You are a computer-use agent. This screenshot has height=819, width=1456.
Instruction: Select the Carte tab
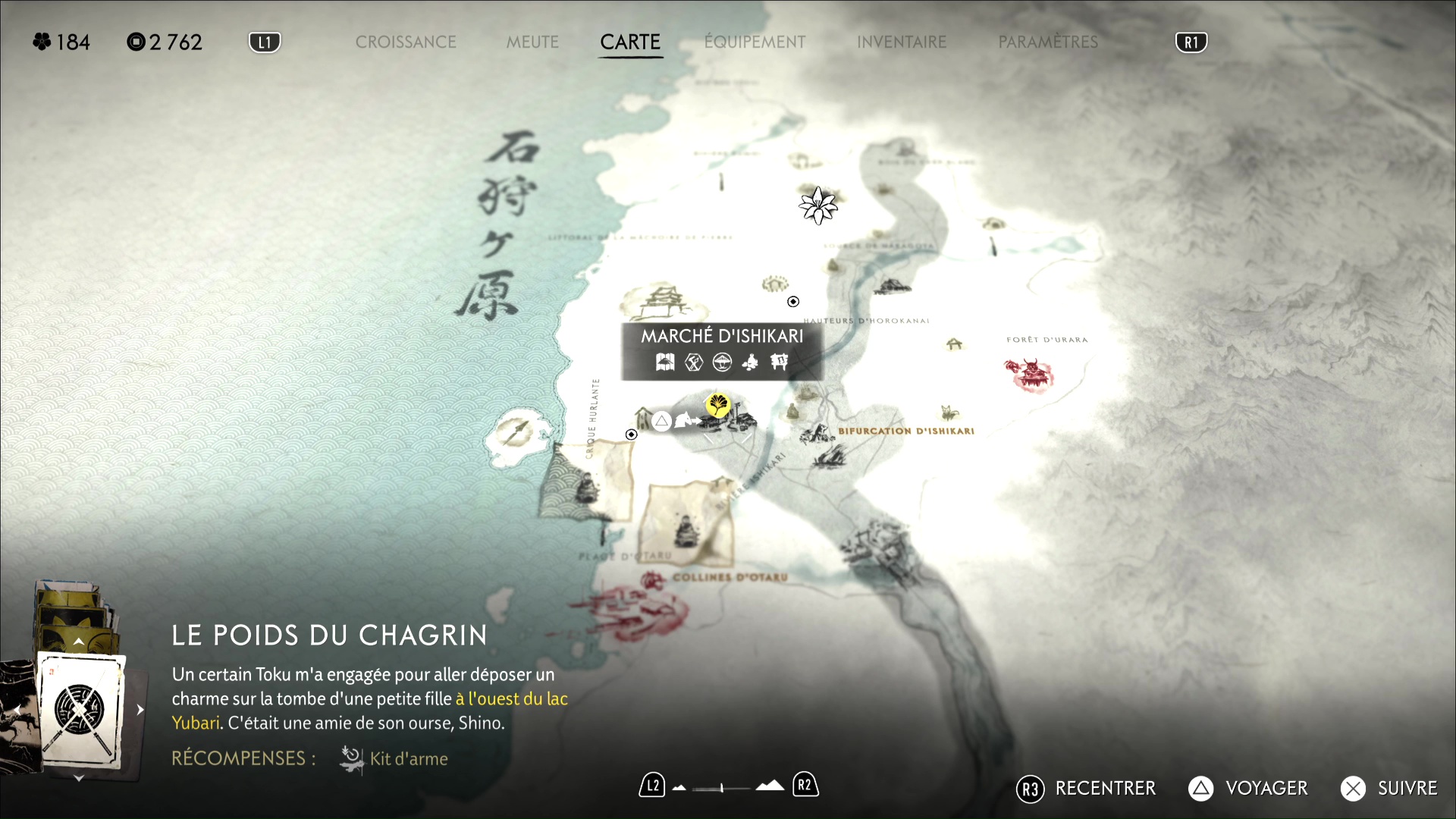click(630, 42)
